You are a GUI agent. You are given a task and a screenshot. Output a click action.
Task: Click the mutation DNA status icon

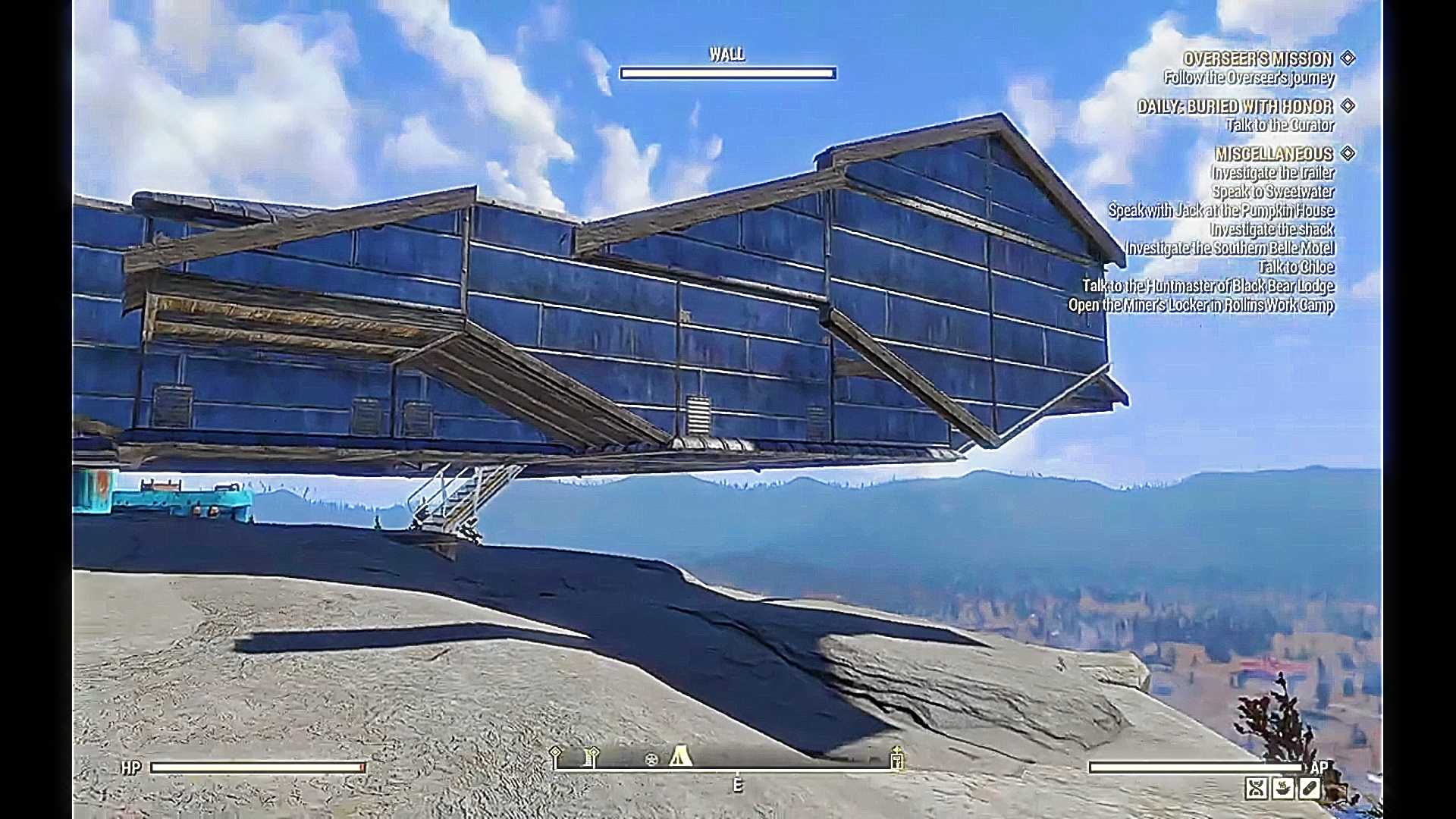[x=1256, y=789]
